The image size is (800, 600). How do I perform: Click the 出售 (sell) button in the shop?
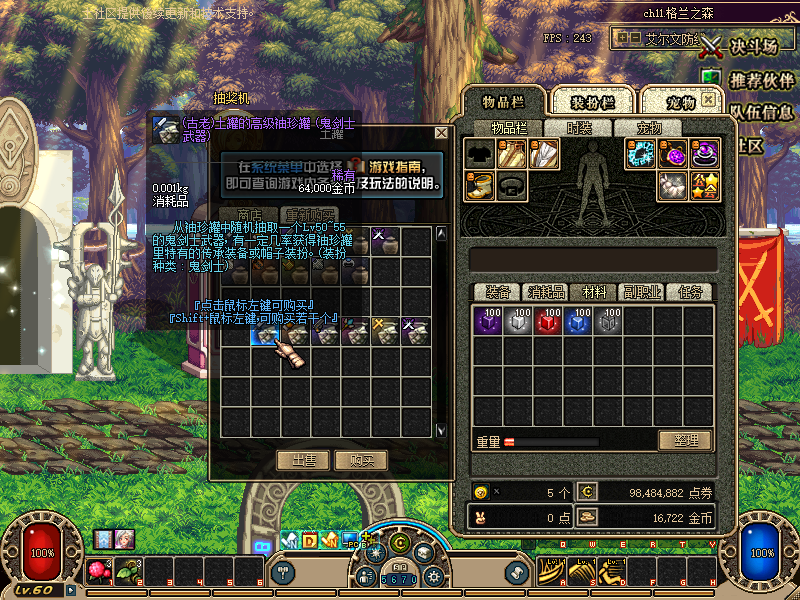pyautogui.click(x=303, y=460)
